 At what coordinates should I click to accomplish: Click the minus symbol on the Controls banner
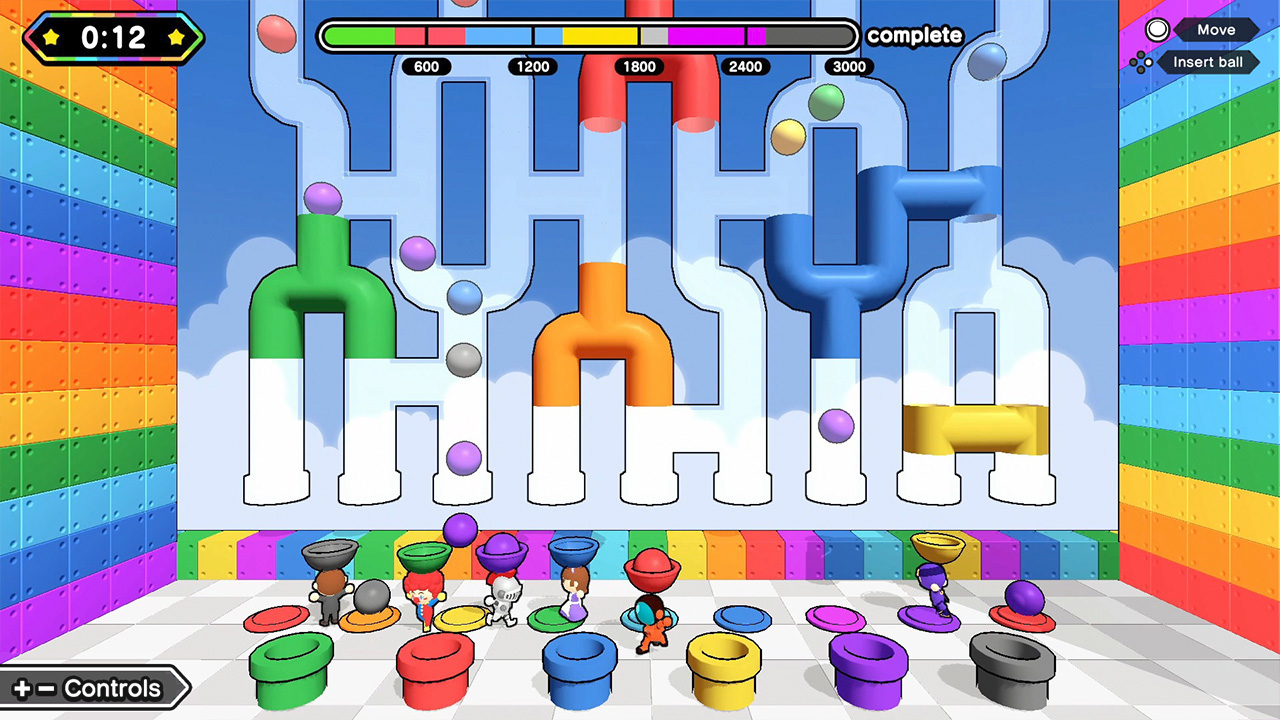coord(46,687)
